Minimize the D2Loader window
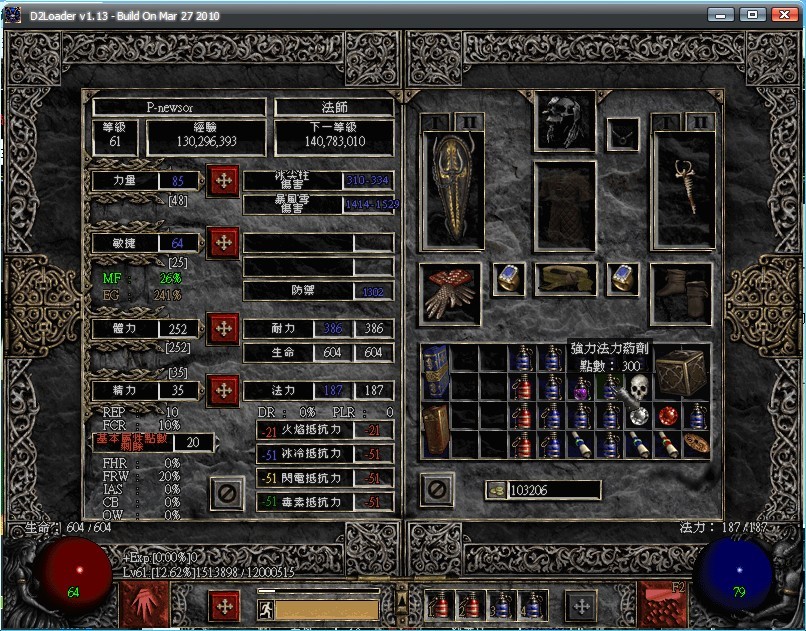 tap(719, 15)
